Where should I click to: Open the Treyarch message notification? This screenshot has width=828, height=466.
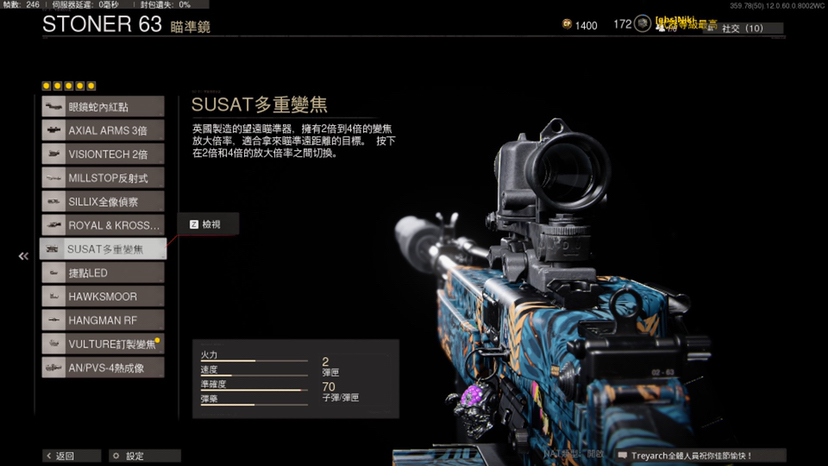tap(698, 456)
